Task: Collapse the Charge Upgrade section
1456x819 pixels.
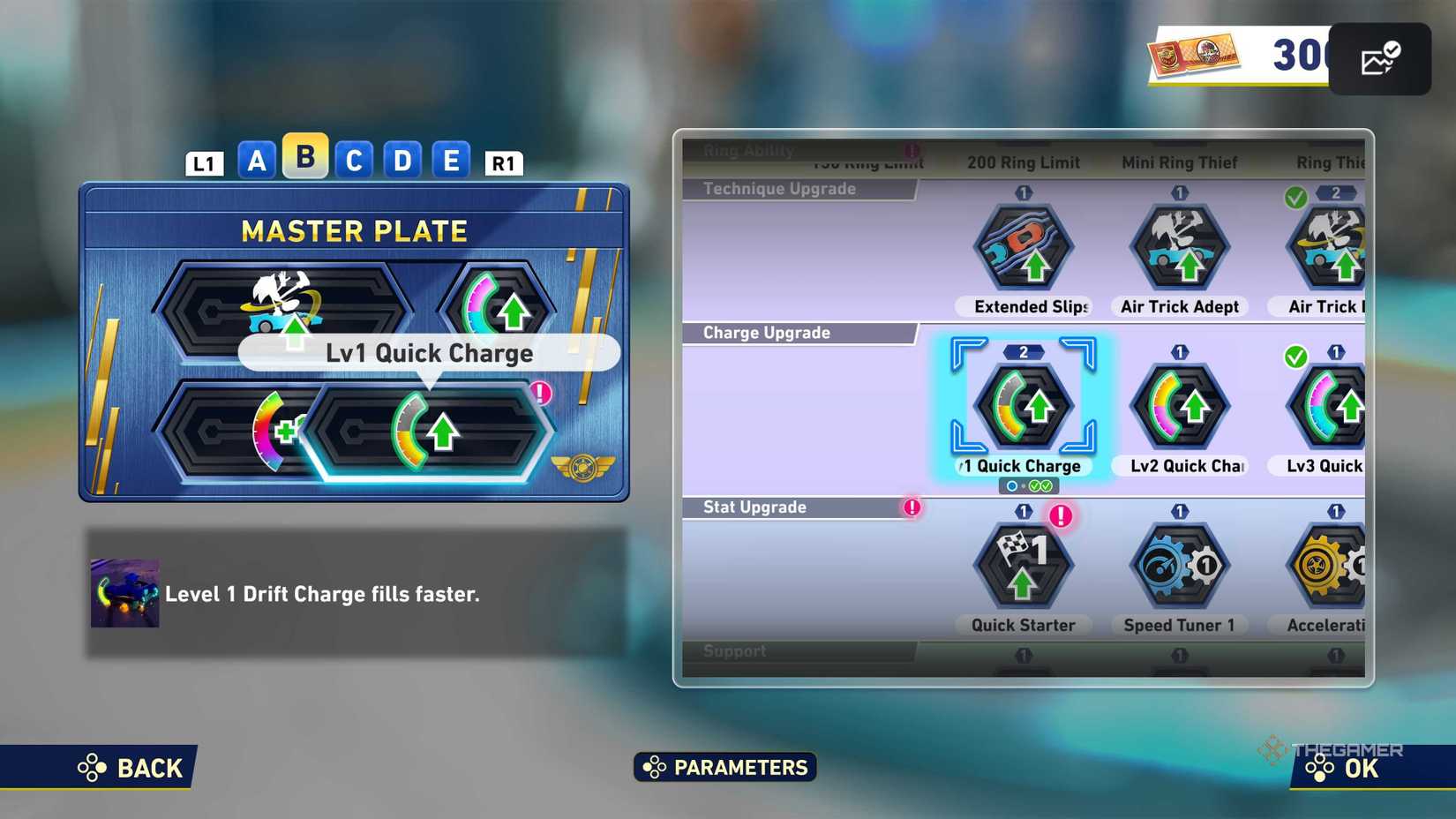Action: pos(766,333)
